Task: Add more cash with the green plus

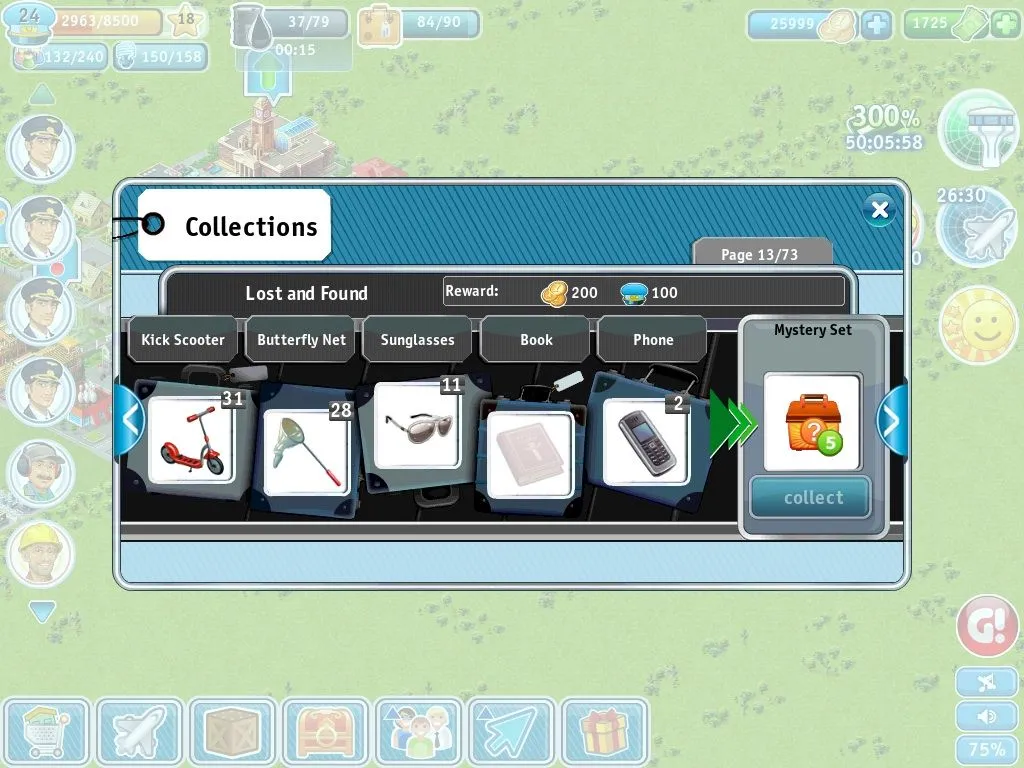Action: (x=1005, y=24)
